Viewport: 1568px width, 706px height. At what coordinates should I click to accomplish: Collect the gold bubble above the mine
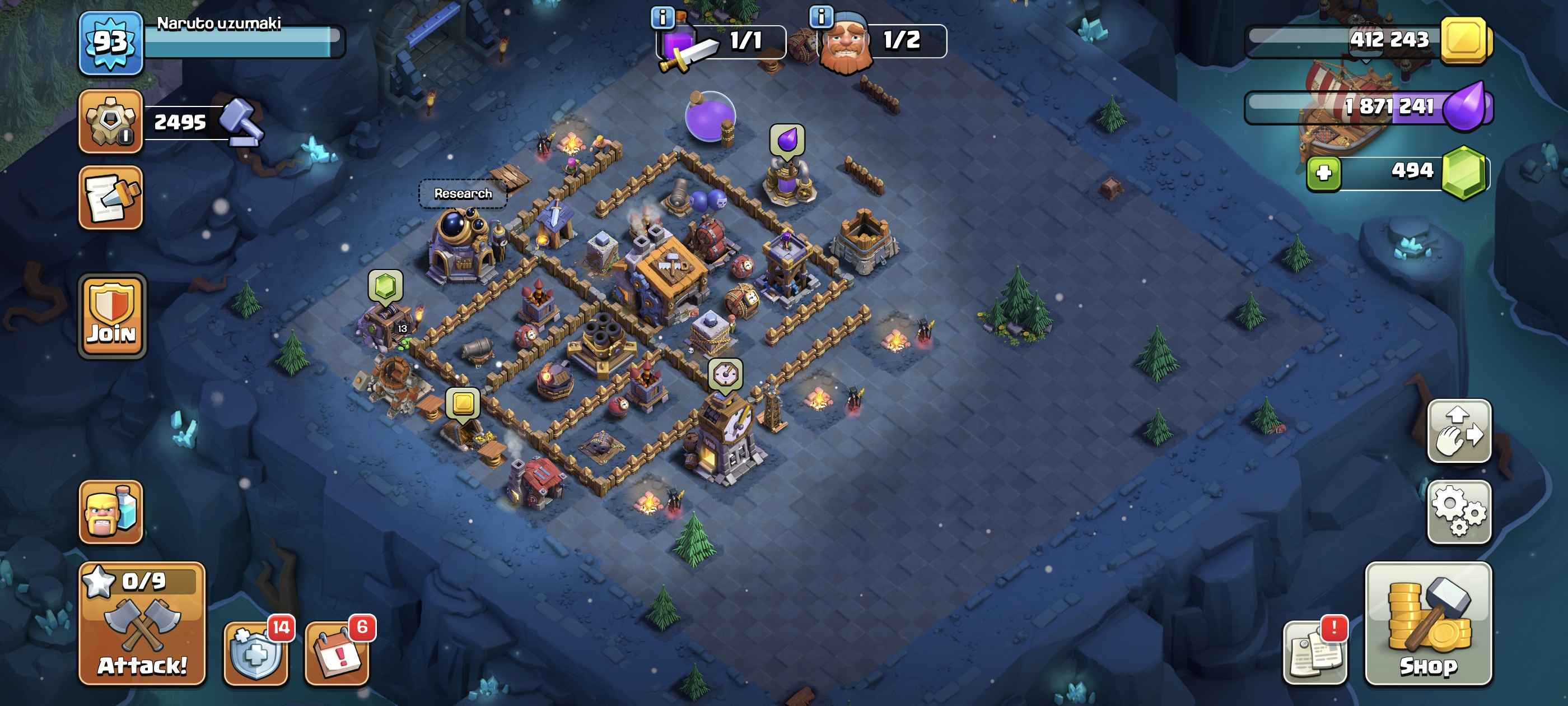click(x=463, y=403)
